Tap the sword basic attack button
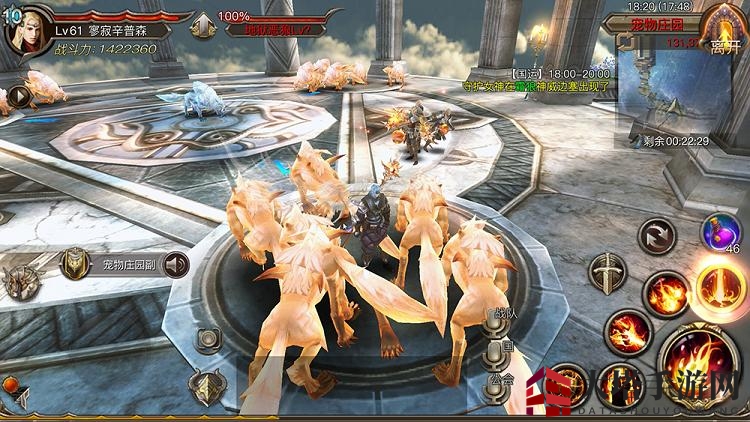 coord(607,272)
